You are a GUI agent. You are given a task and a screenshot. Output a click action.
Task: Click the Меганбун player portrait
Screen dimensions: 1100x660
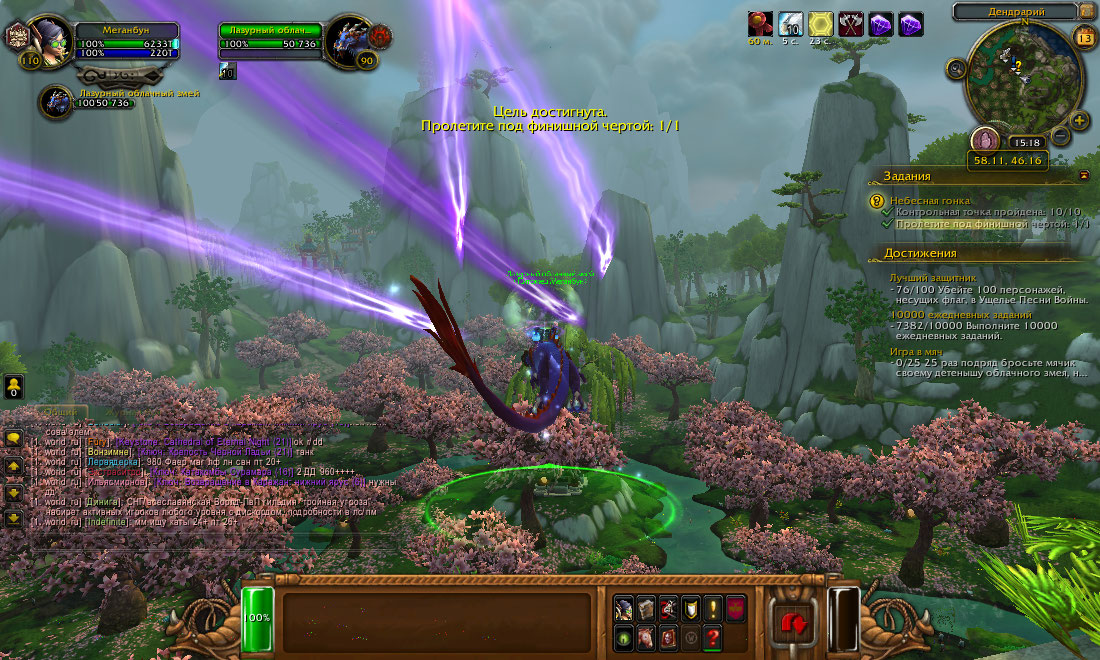(x=51, y=41)
